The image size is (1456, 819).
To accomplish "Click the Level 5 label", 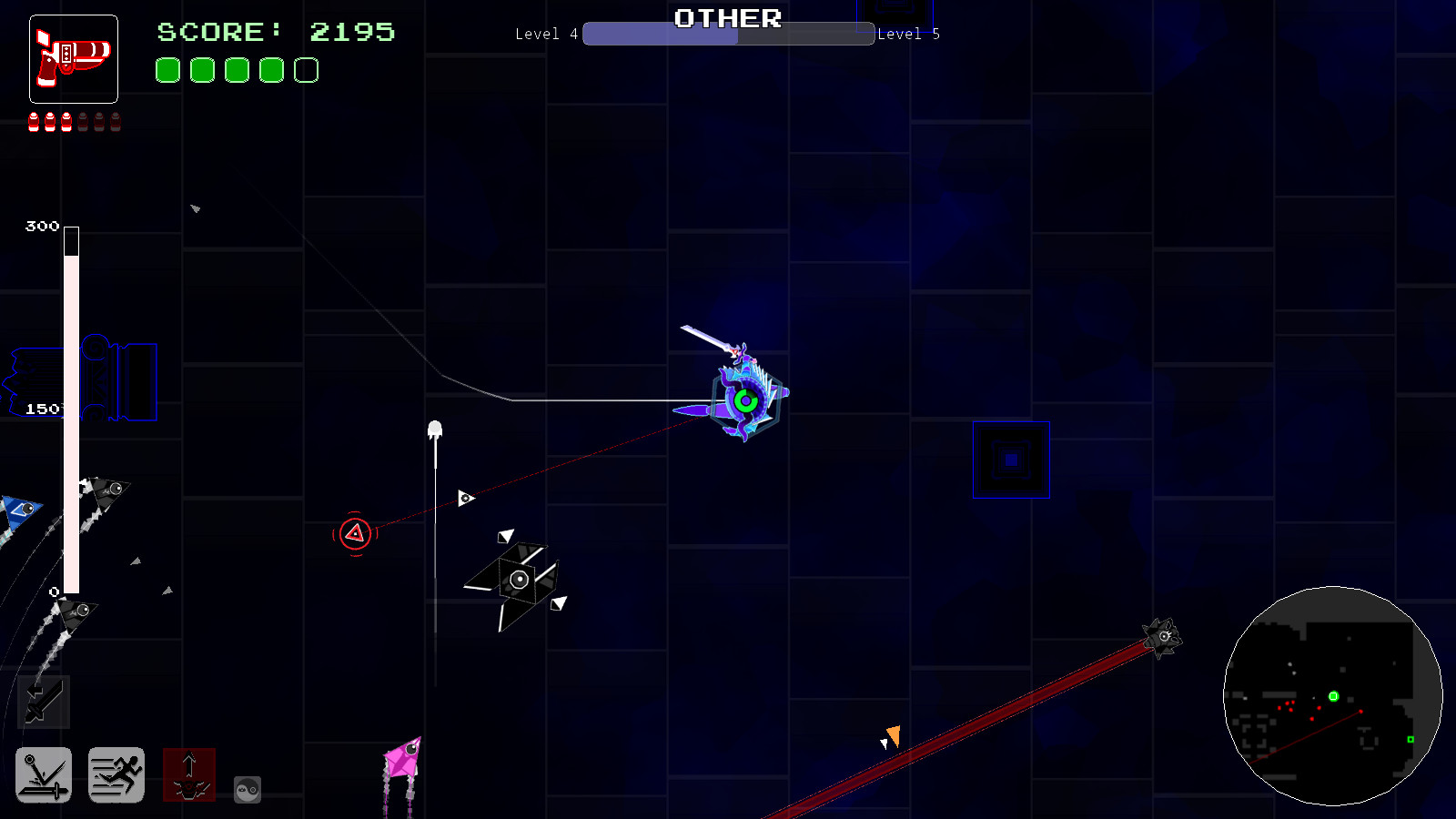I will pyautogui.click(x=908, y=34).
